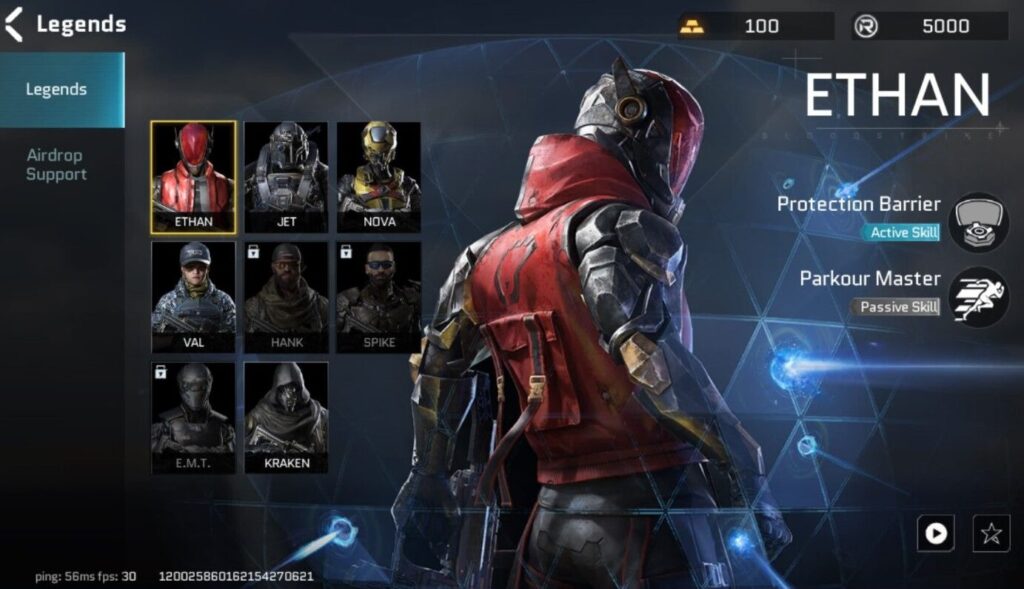The height and width of the screenshot is (589, 1024).
Task: Play the legend preview video
Action: click(935, 533)
